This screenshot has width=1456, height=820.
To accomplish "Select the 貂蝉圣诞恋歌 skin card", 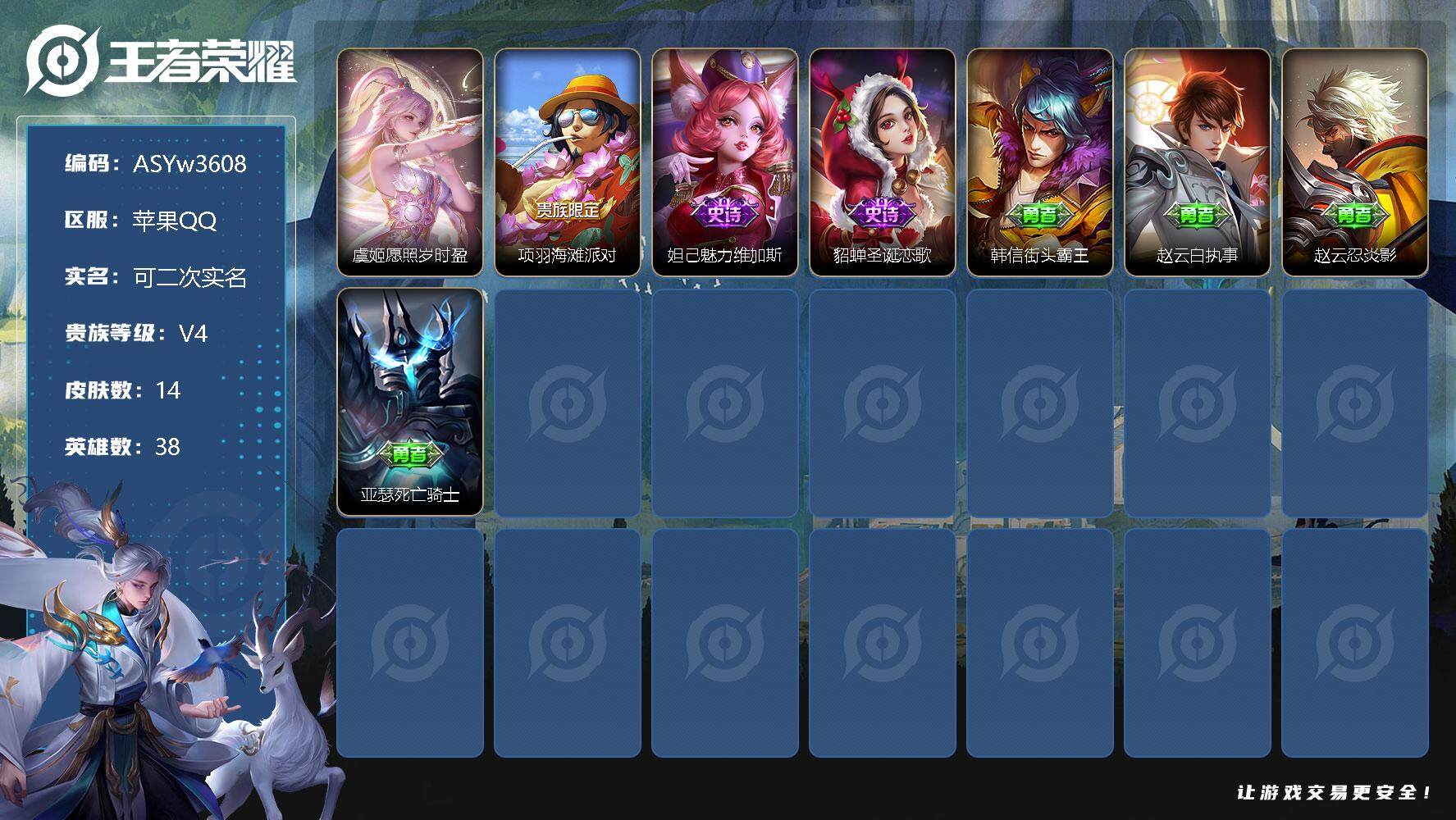I will (883, 162).
